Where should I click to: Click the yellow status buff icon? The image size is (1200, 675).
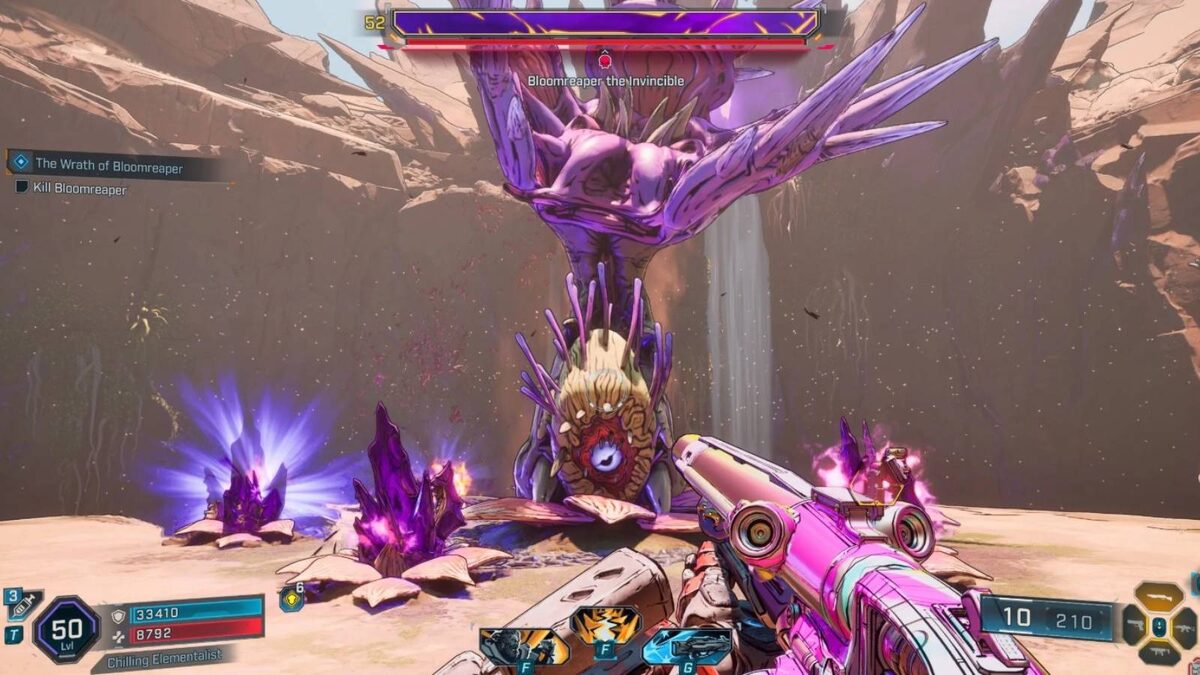290,599
